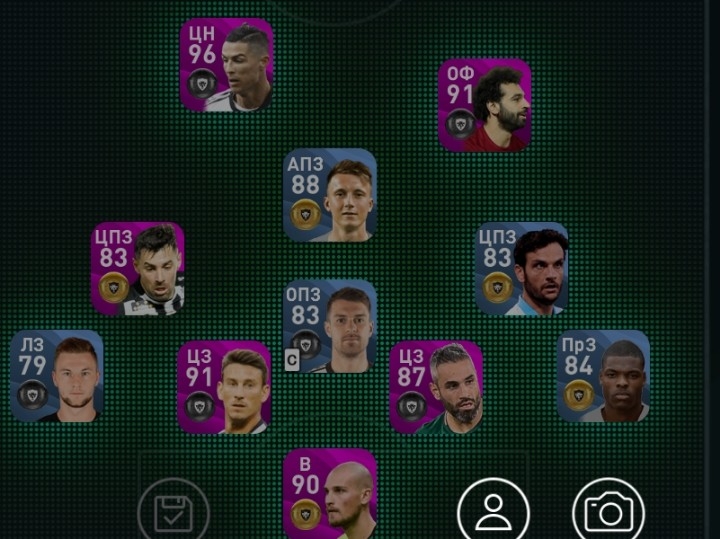
Task: Pick the АПЗ 88 midfielder card
Action: click(x=330, y=195)
